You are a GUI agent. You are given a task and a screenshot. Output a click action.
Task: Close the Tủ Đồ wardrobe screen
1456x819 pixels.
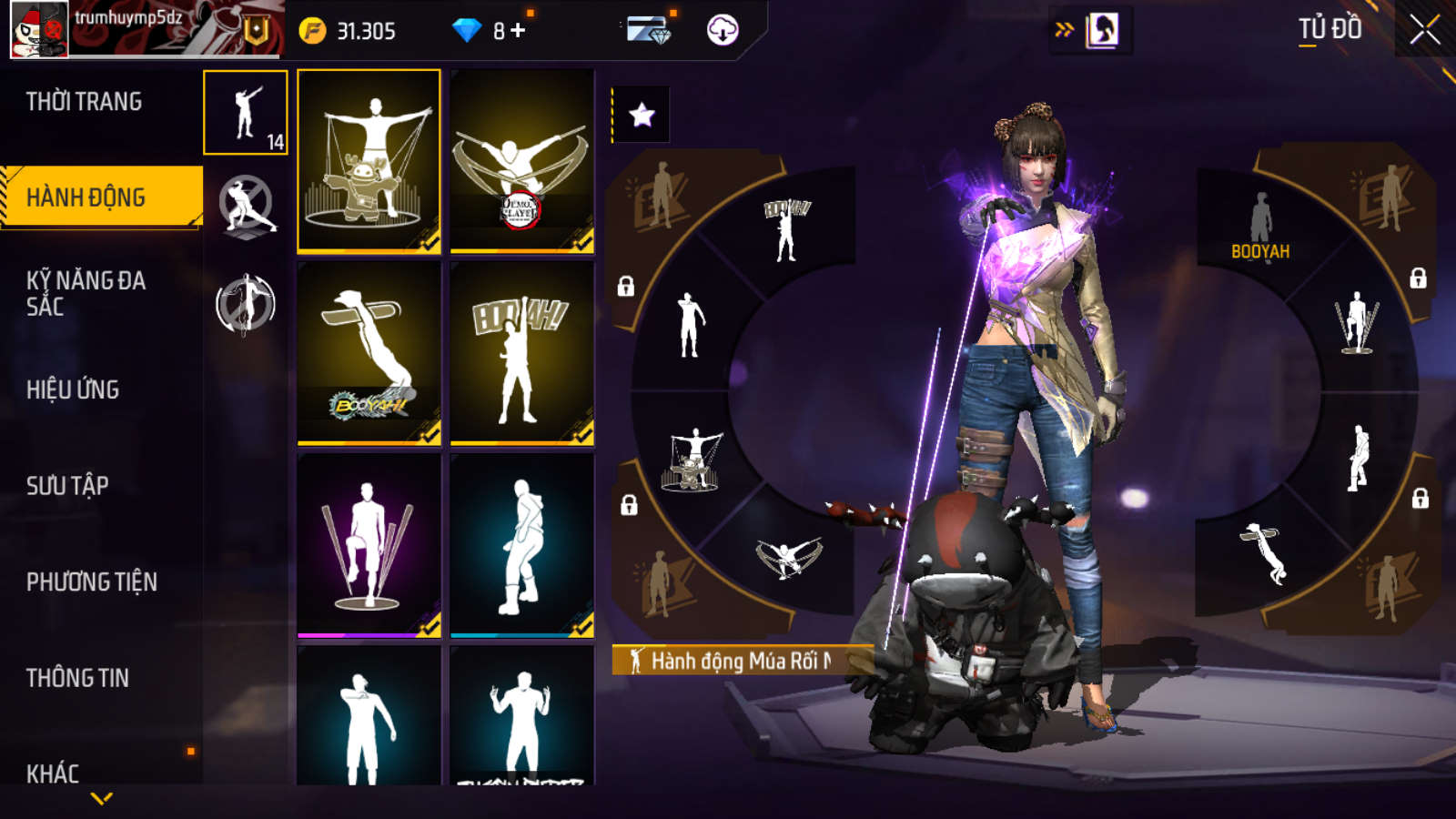[1424, 30]
